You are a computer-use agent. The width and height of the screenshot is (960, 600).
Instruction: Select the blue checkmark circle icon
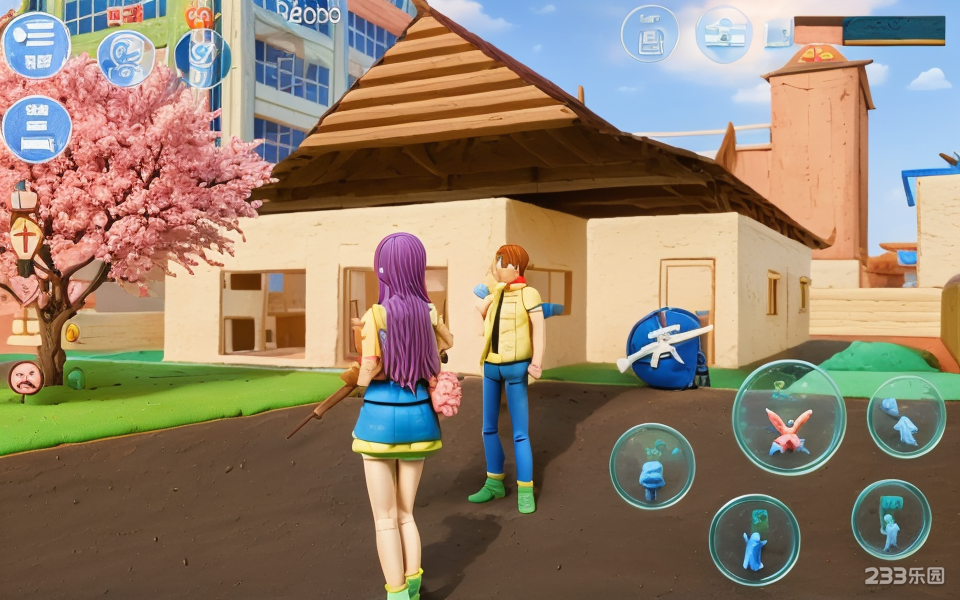coord(201,58)
